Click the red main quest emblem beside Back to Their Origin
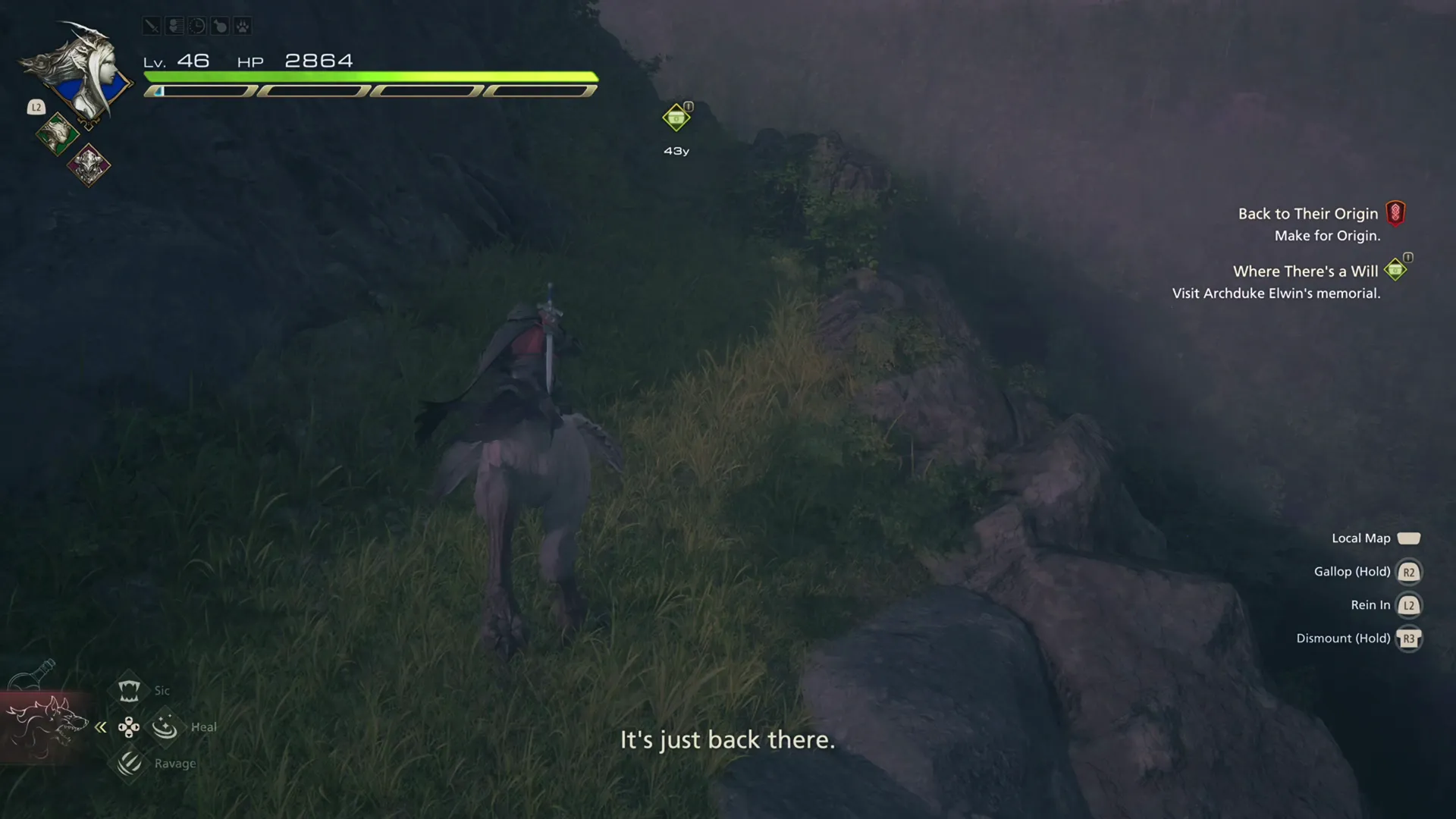This screenshot has height=819, width=1456. click(x=1398, y=212)
